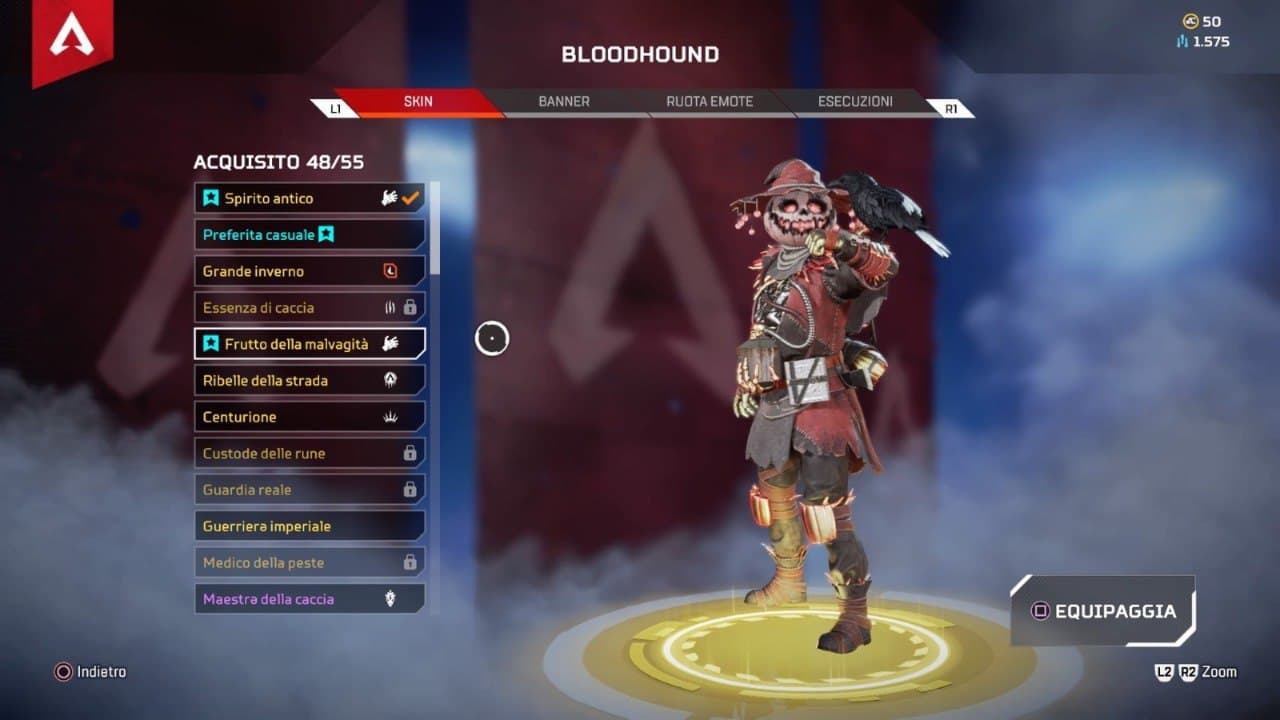This screenshot has width=1280, height=720.
Task: Select the Spirito antico skin
Action: coord(309,198)
